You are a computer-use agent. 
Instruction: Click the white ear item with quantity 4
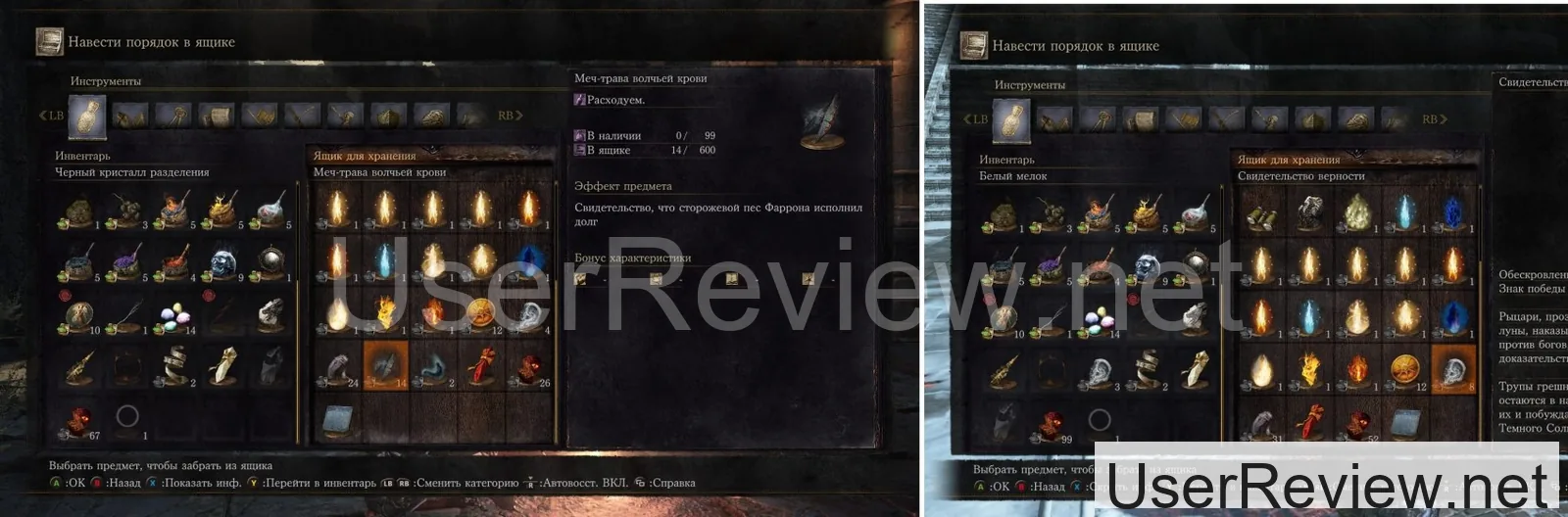point(530,314)
